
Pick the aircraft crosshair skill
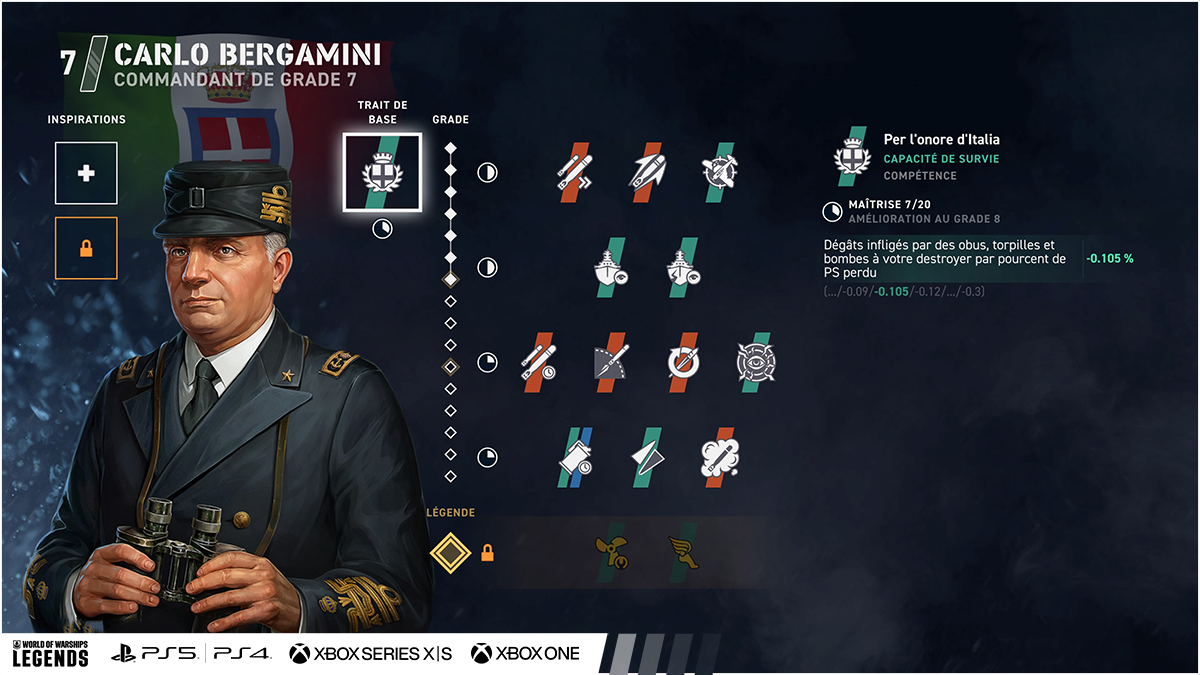coord(720,172)
